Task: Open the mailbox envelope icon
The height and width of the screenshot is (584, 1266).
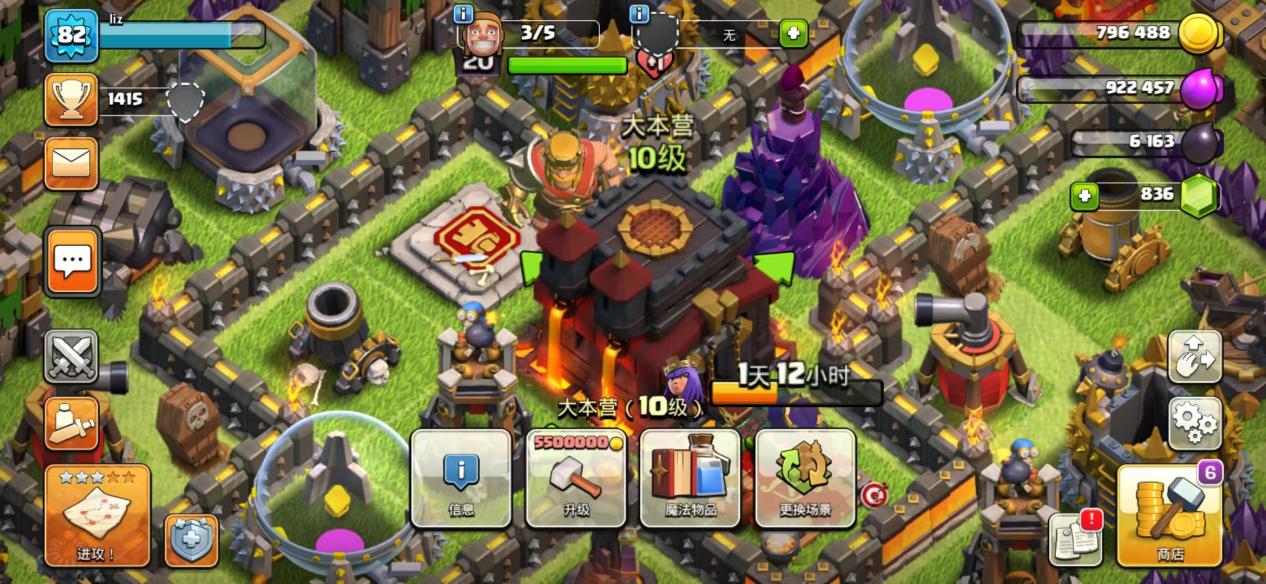Action: (72, 163)
